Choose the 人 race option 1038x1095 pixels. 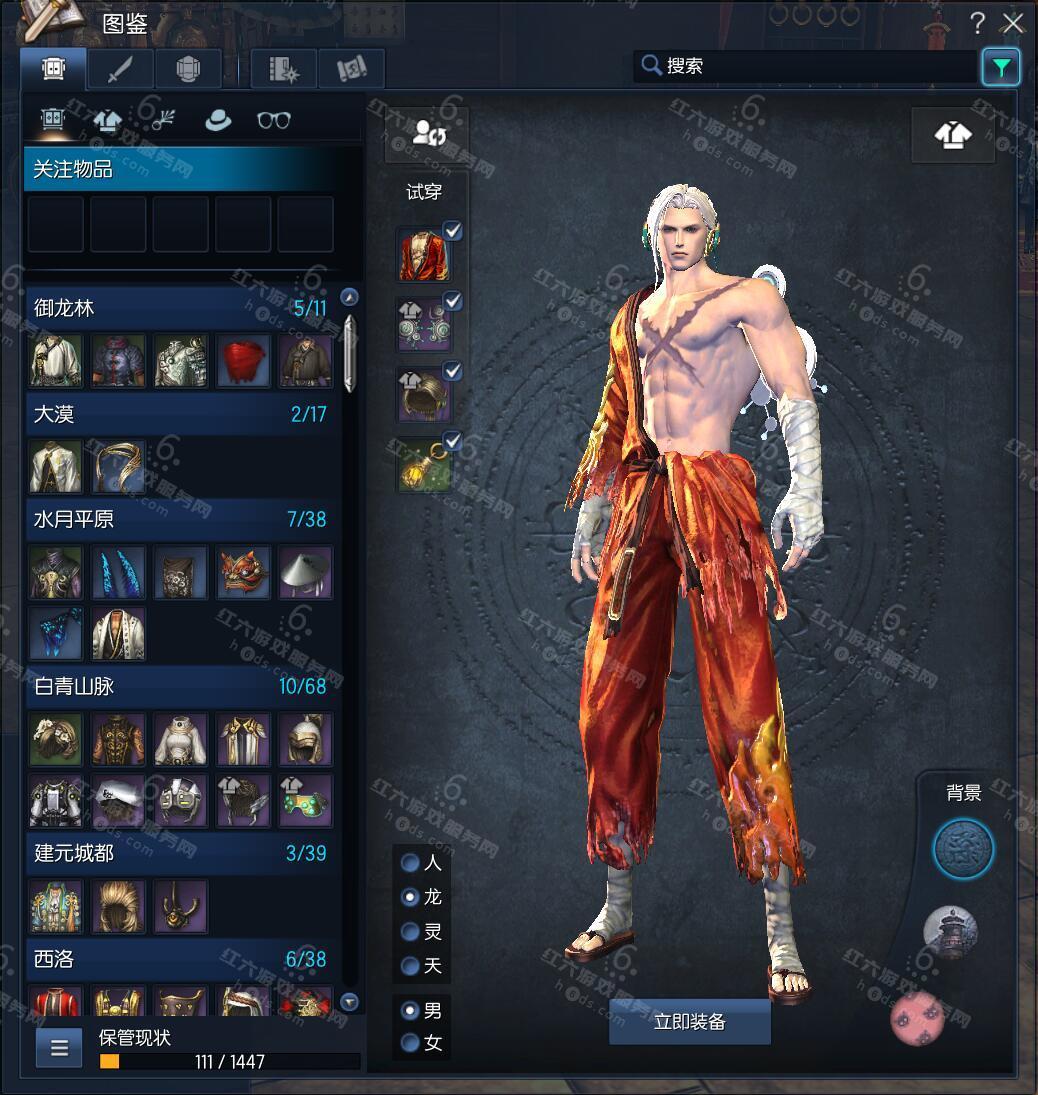pyautogui.click(x=410, y=862)
